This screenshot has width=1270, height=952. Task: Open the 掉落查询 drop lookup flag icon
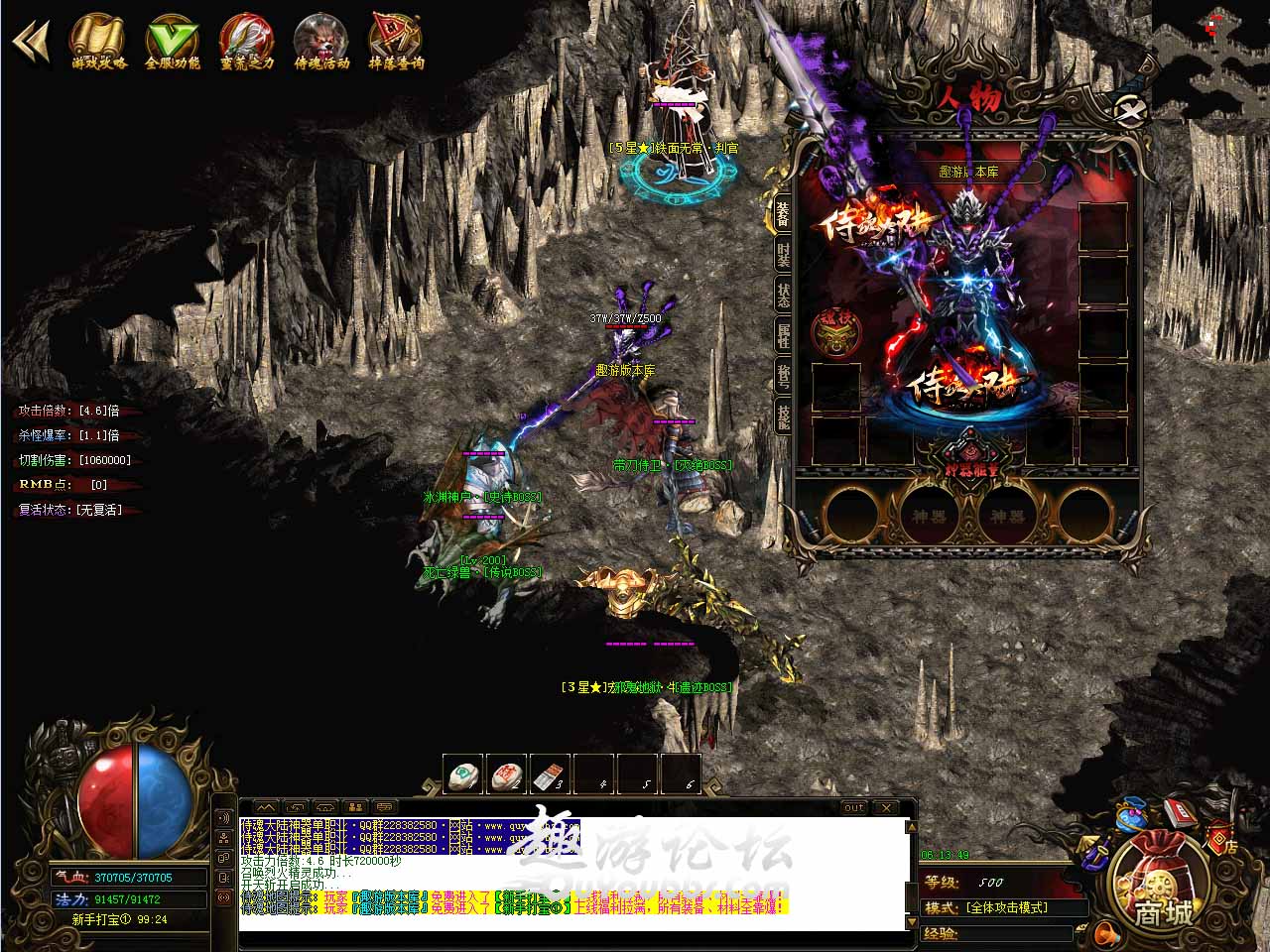[x=396, y=42]
